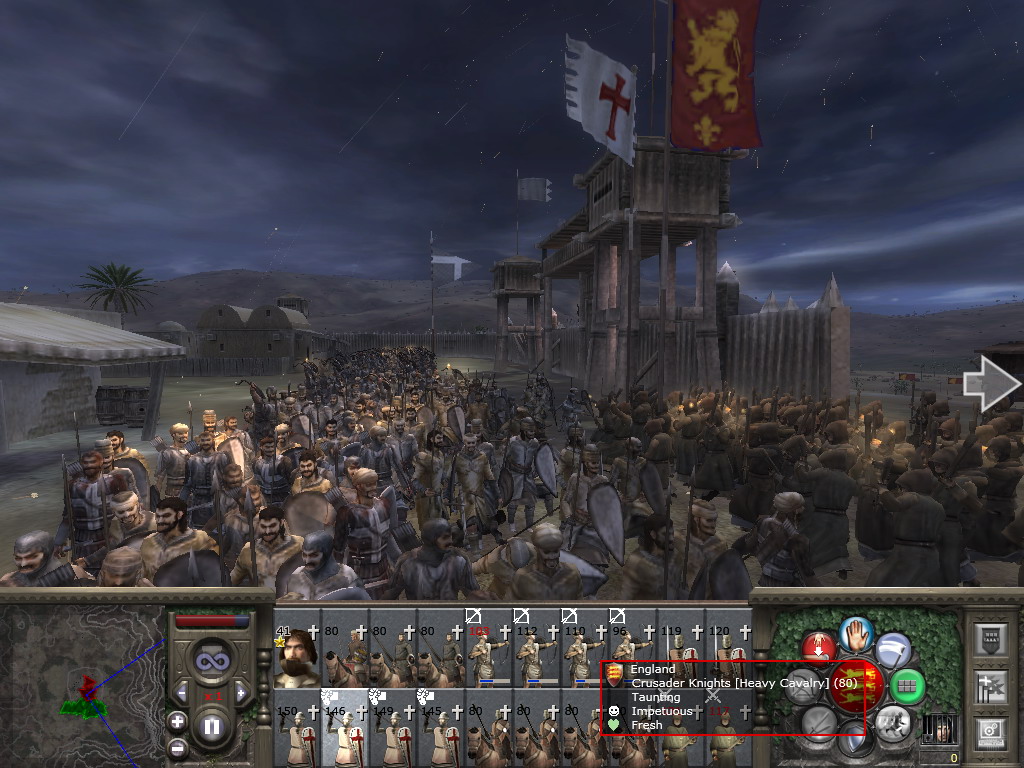This screenshot has width=1024, height=768.
Task: Pause the battle
Action: pos(212,727)
